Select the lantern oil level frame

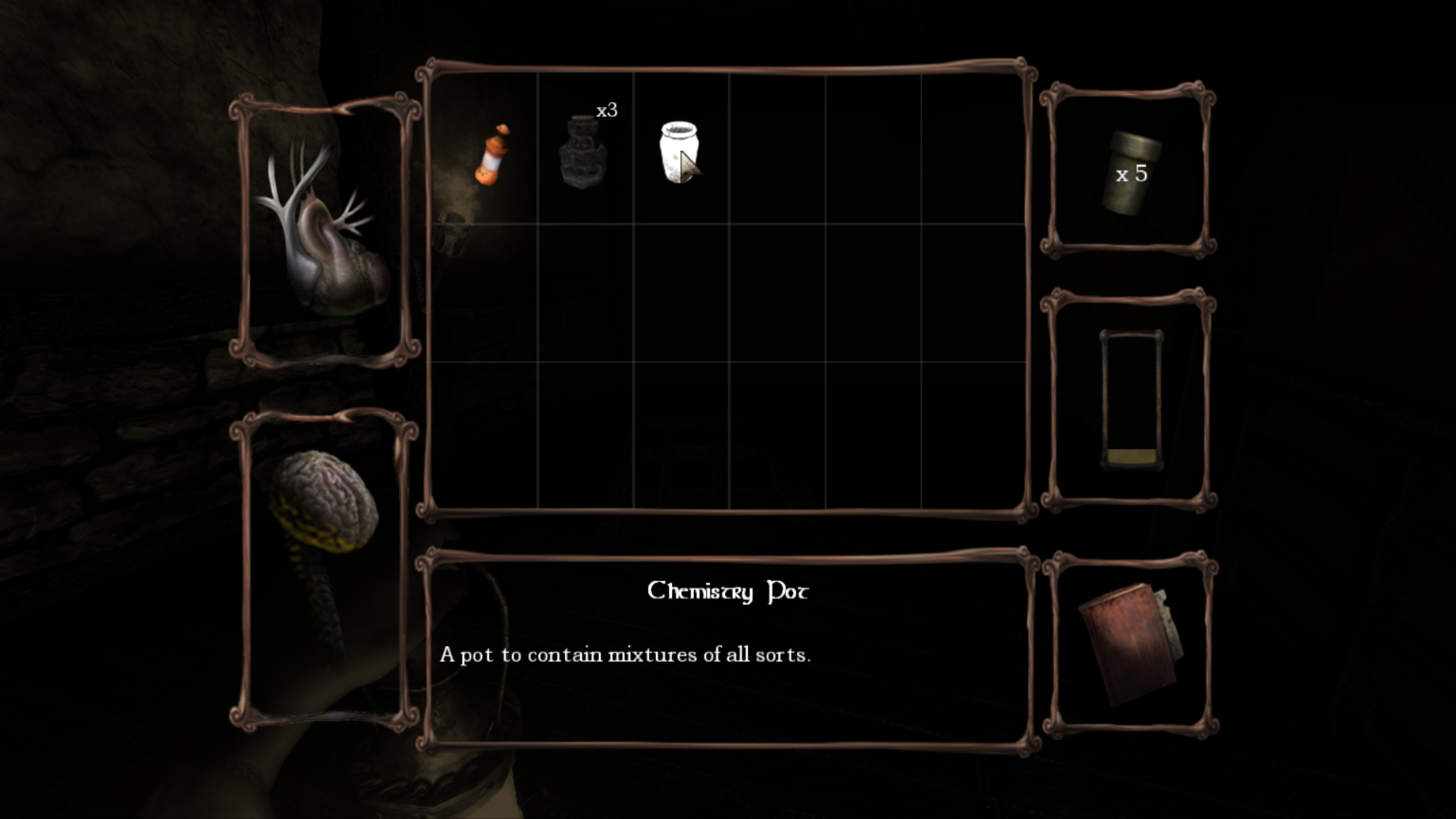(1131, 400)
